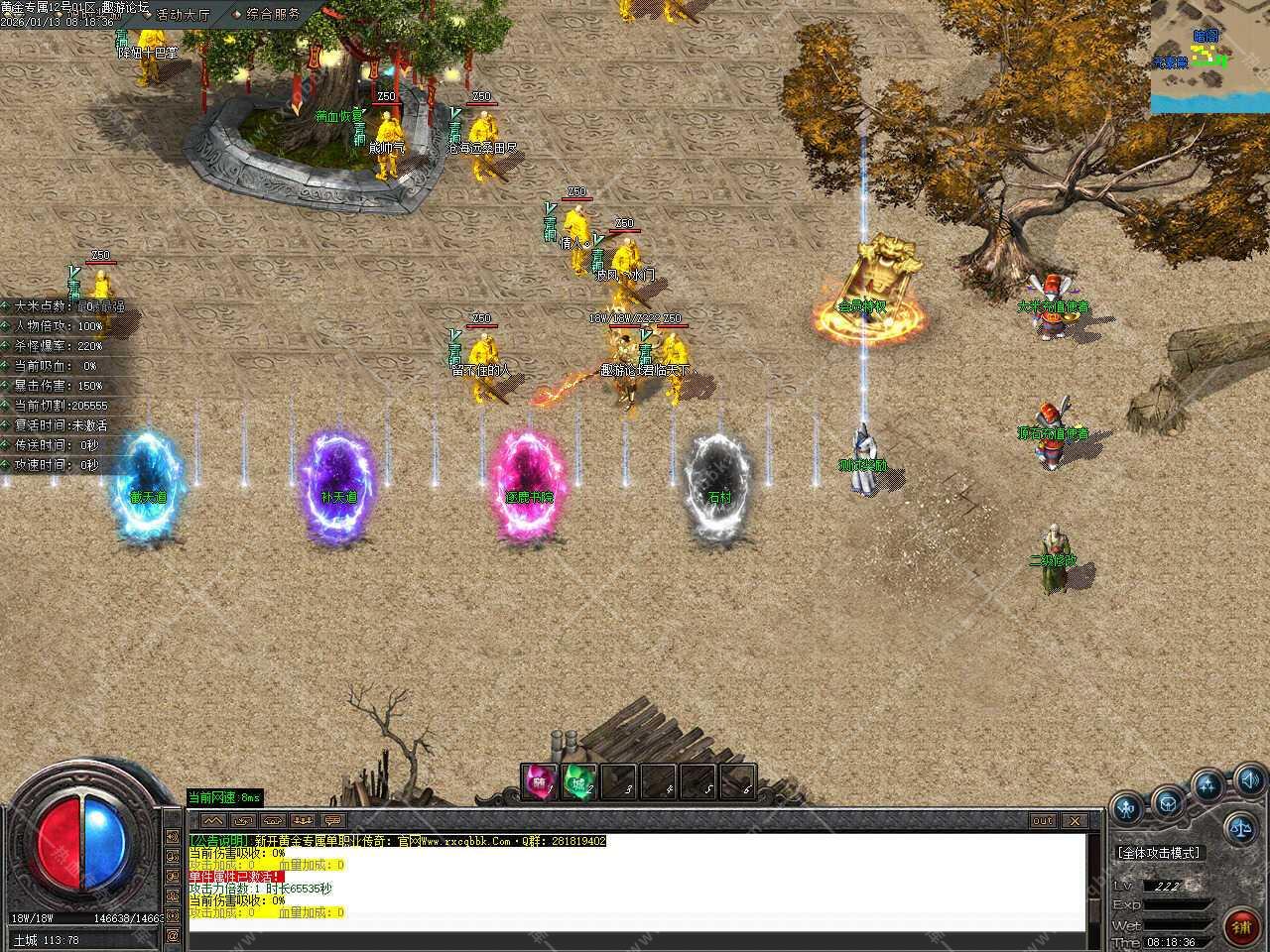Click the mountain-shaped first chat toolbar button
Screen dimensions: 1270x952
212,821
